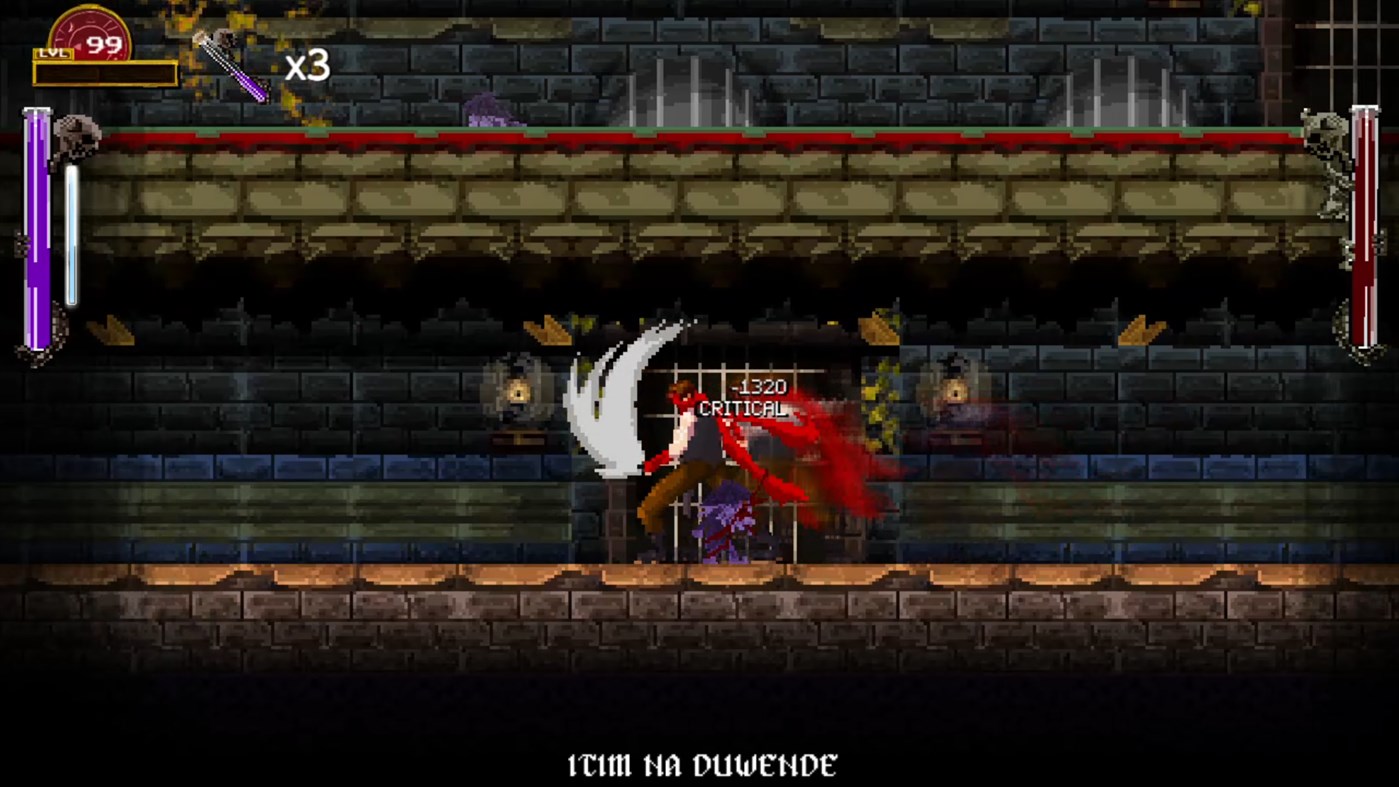
Task: Click the right hanging wall lantern
Action: pyautogui.click(x=953, y=391)
